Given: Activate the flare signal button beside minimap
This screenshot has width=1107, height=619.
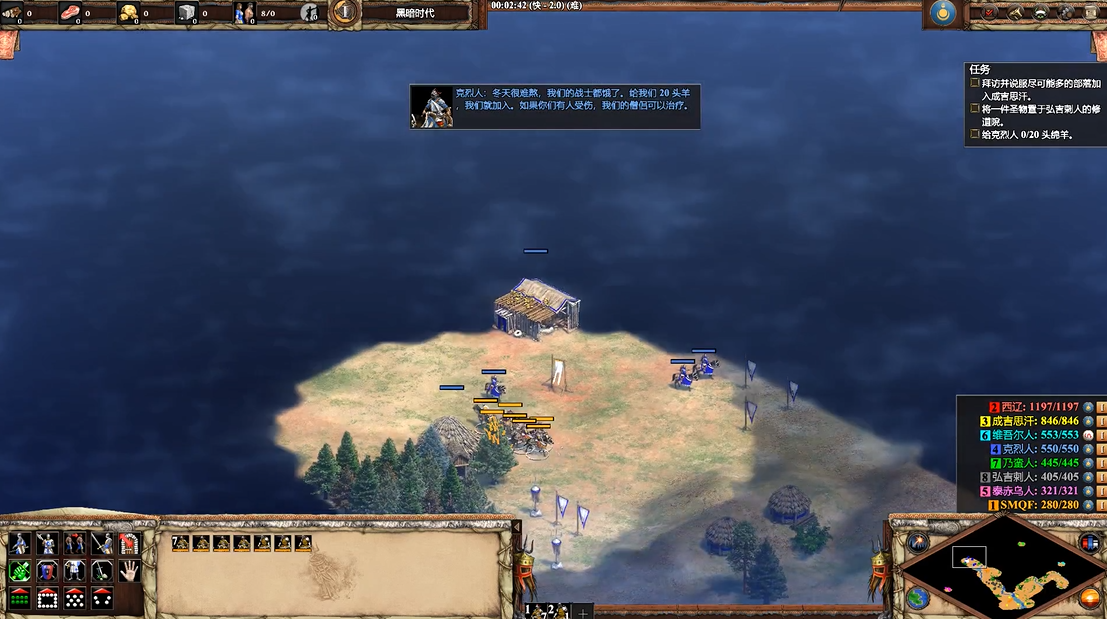Looking at the screenshot, I should click(918, 542).
